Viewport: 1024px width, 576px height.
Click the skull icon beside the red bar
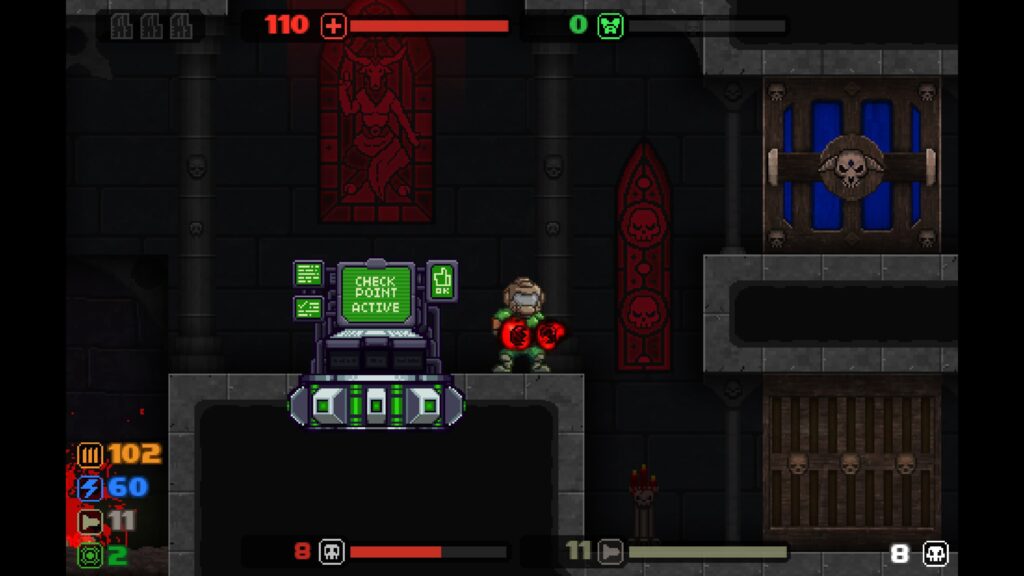331,551
